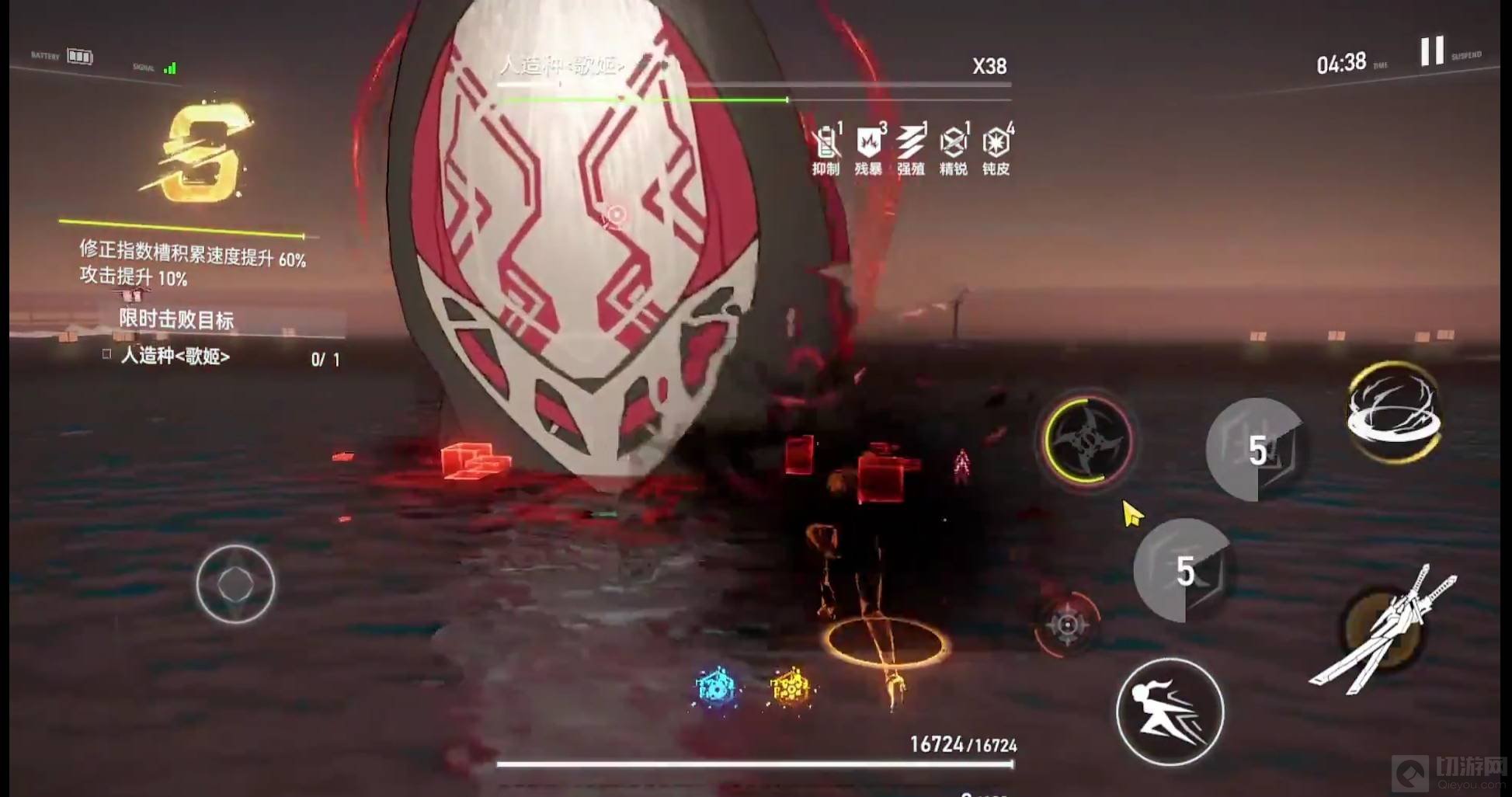Tap the virtual movement joystick

pos(235,584)
